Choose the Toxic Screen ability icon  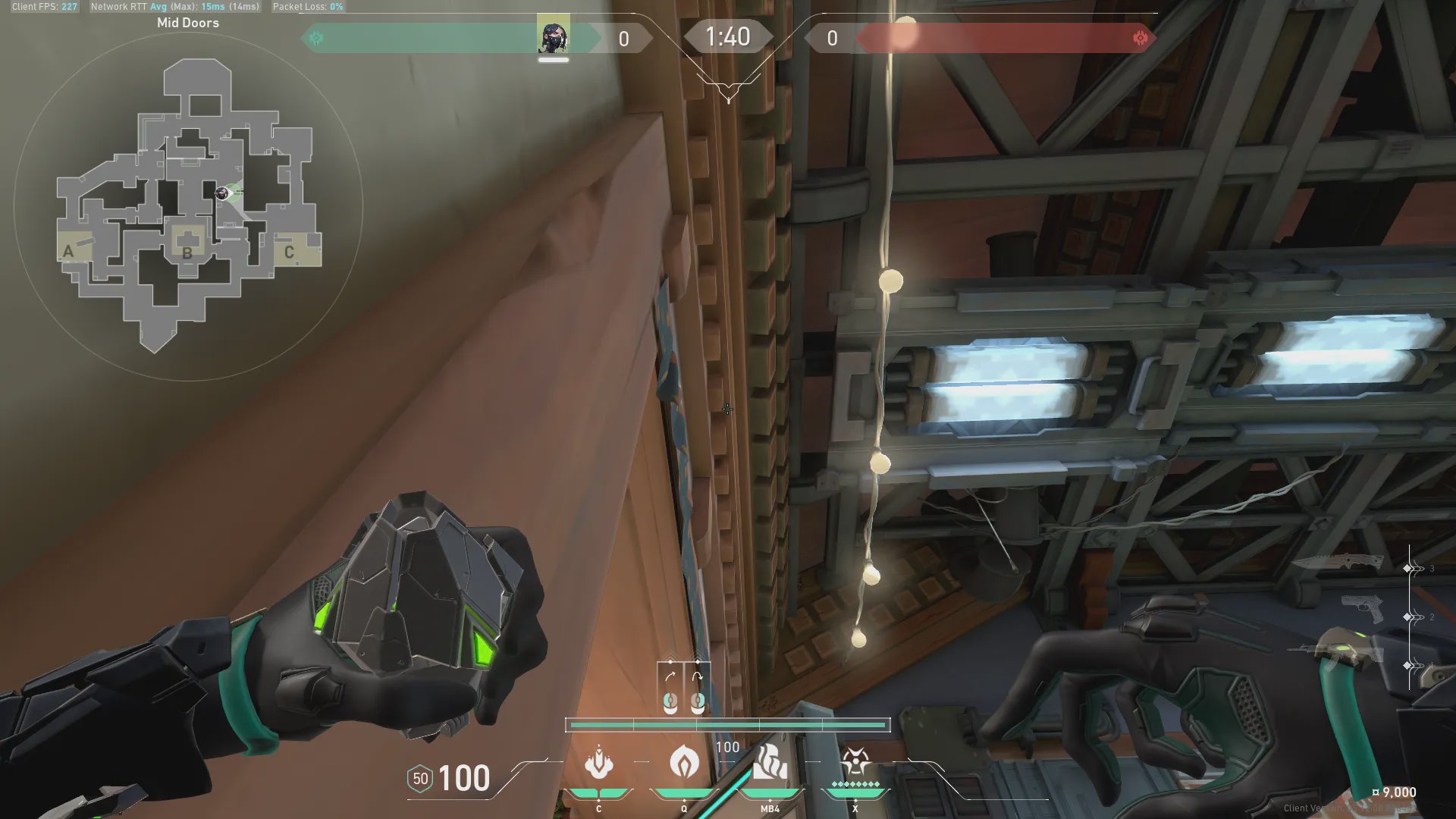pyautogui.click(x=770, y=764)
